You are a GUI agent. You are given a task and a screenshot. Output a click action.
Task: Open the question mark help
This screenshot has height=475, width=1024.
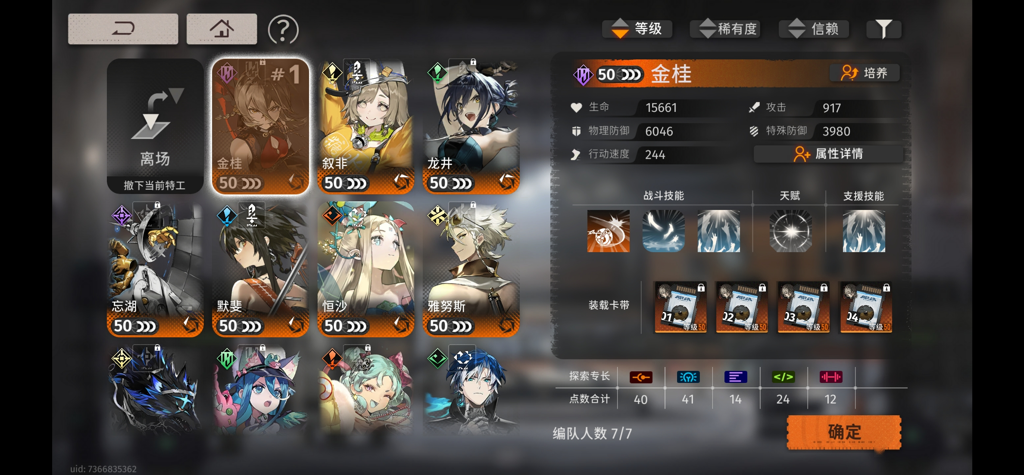coord(283,30)
